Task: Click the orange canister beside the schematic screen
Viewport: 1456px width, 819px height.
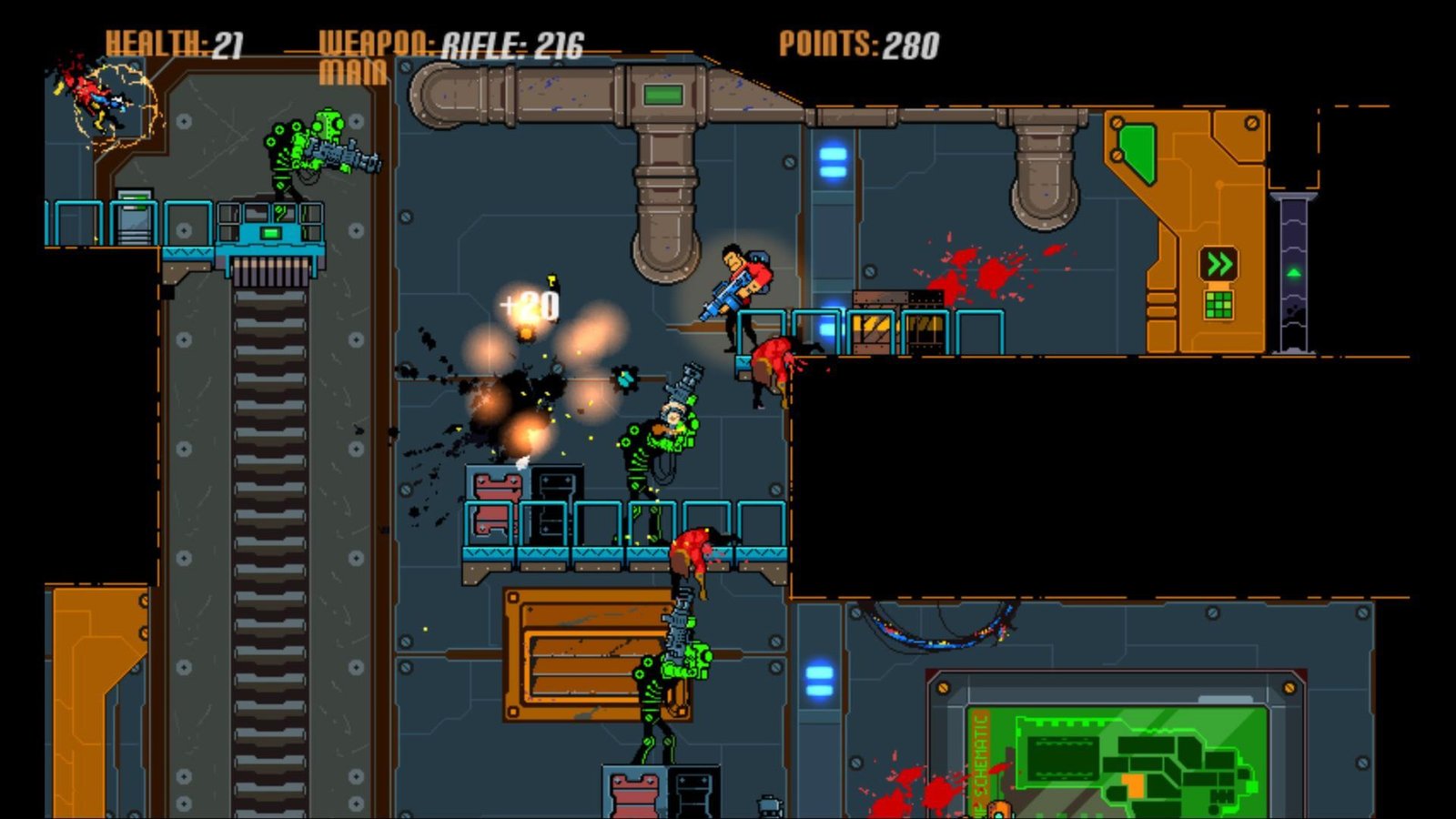Action: click(x=999, y=806)
